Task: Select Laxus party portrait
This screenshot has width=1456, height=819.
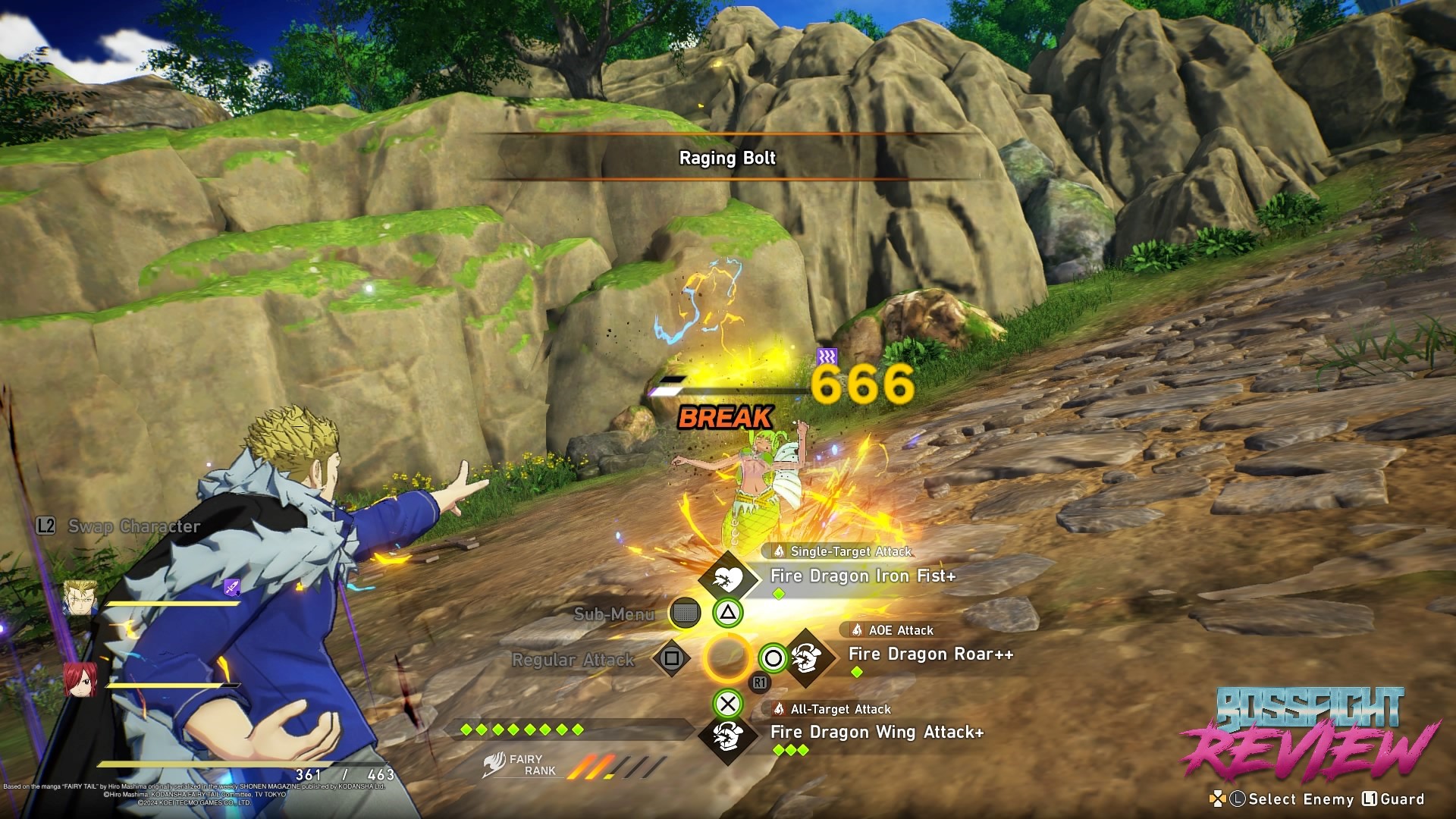Action: (x=80, y=598)
